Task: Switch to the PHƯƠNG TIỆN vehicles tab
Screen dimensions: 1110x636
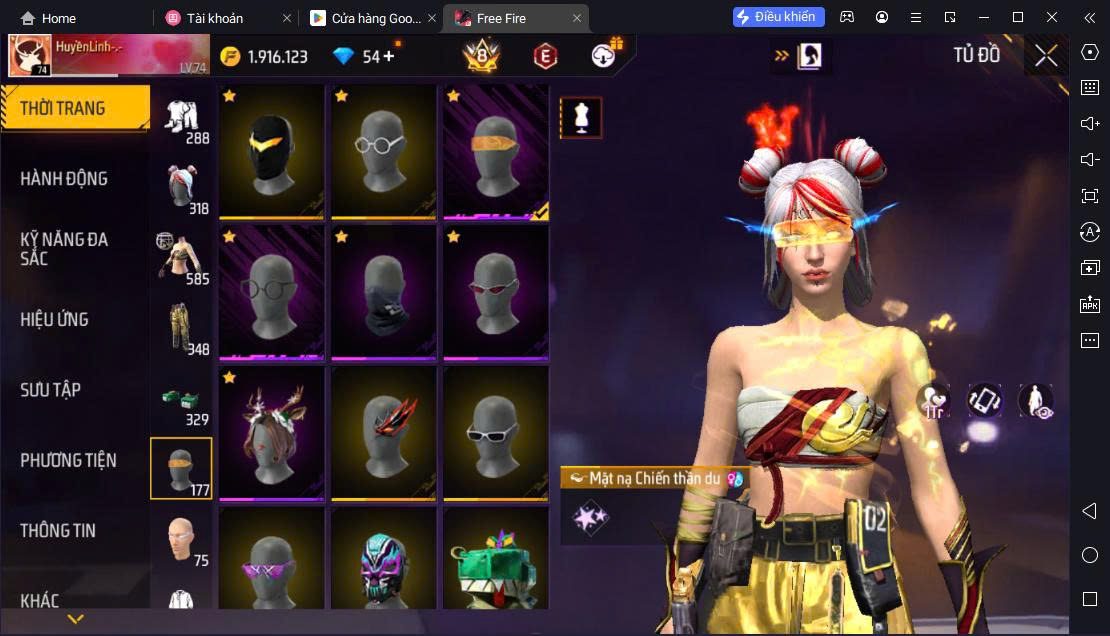Action: 68,461
